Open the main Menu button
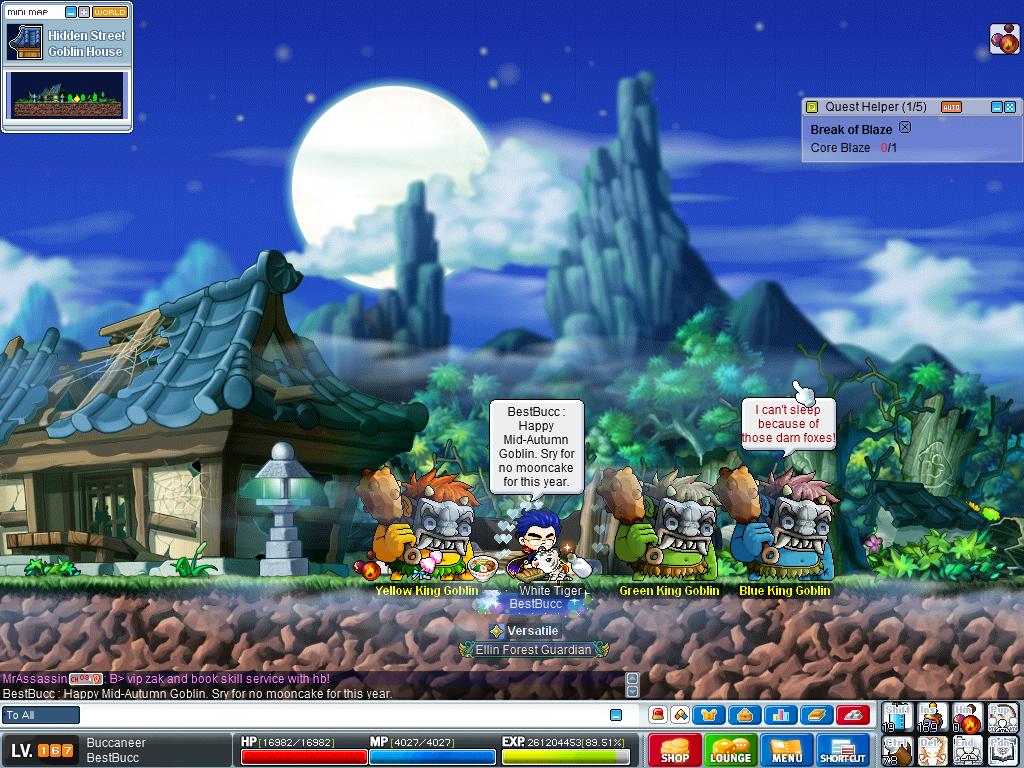The image size is (1024, 768). pyautogui.click(x=786, y=750)
